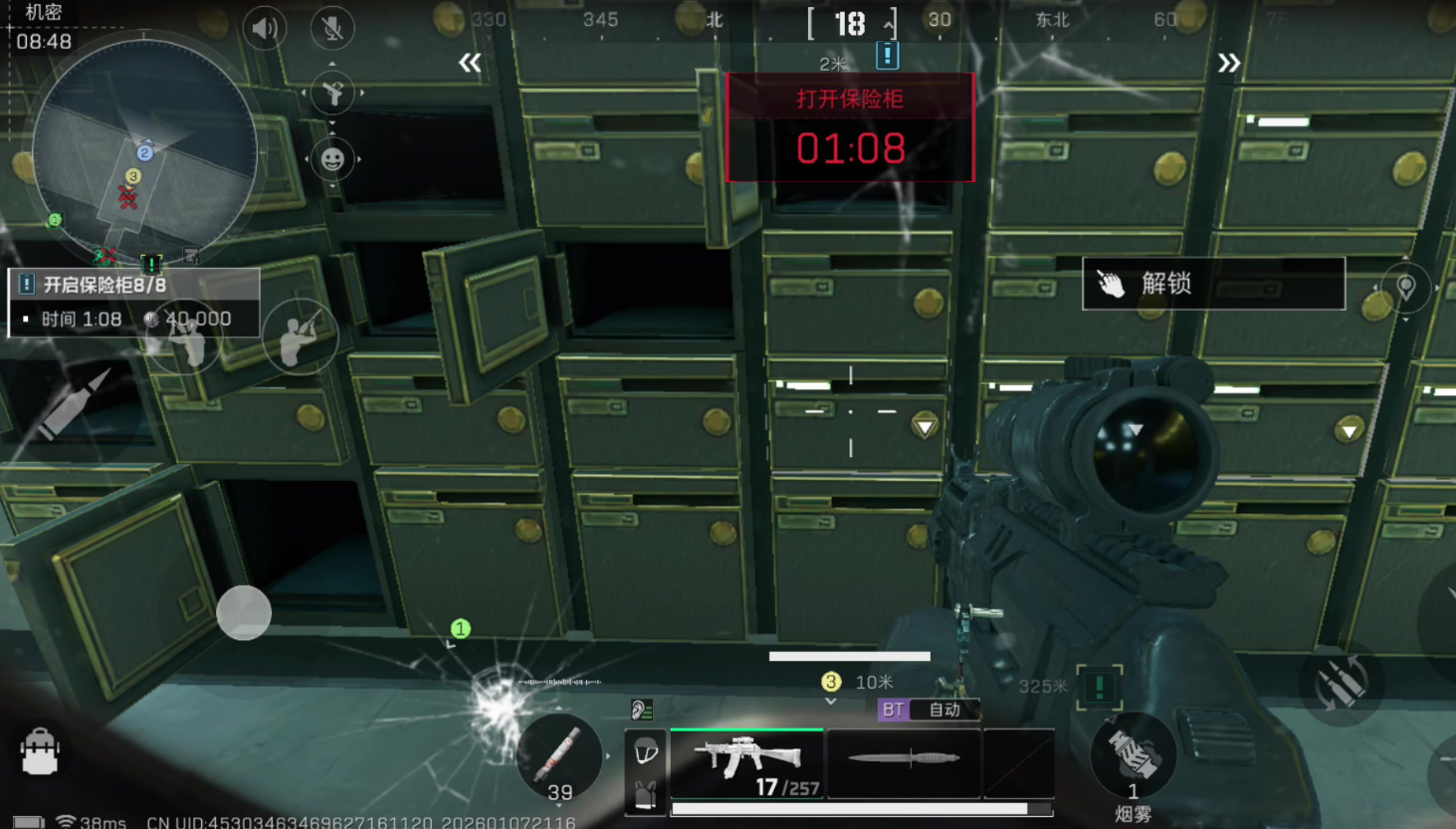Expand the 开启保险柜 objective tracker
1456x829 pixels.
[x=133, y=286]
